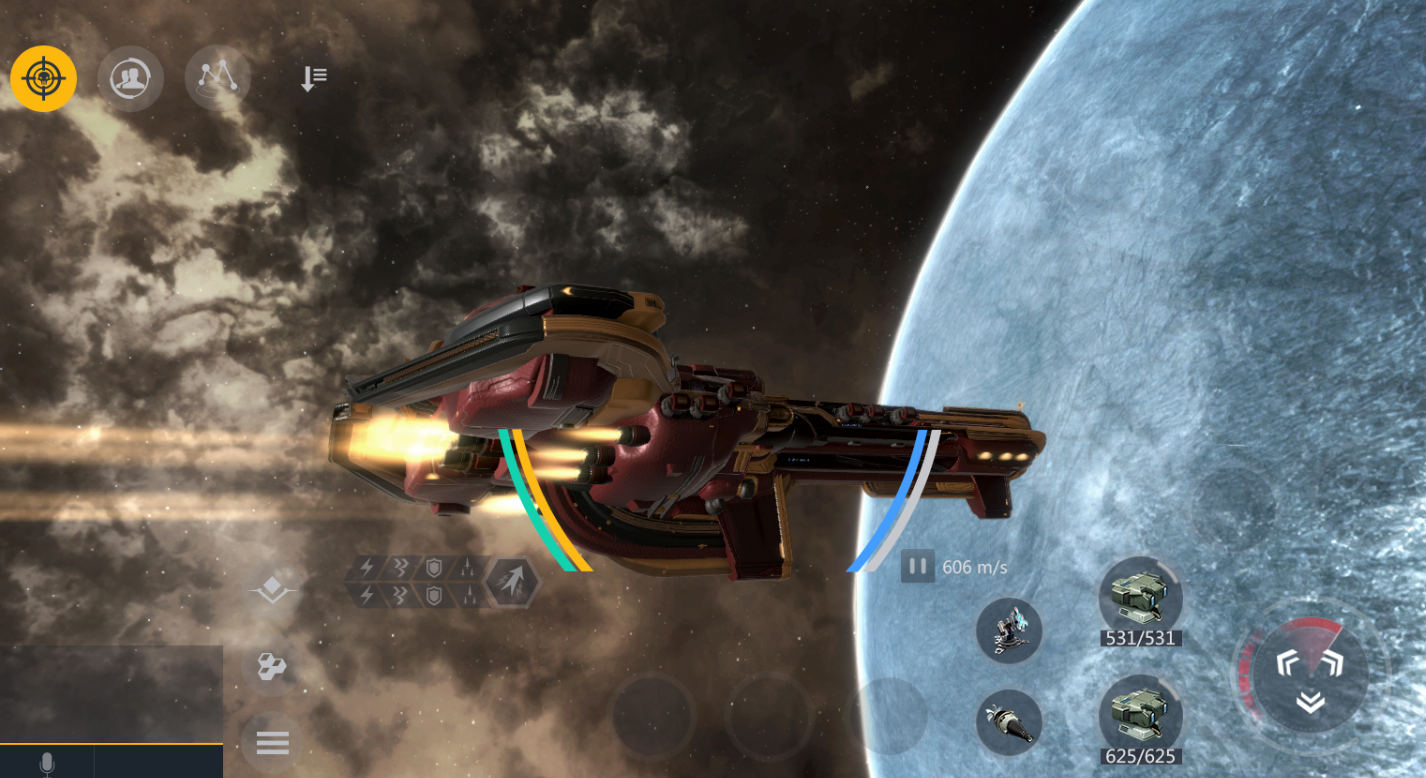Tap the yellow crosshair targeting button

[43, 78]
